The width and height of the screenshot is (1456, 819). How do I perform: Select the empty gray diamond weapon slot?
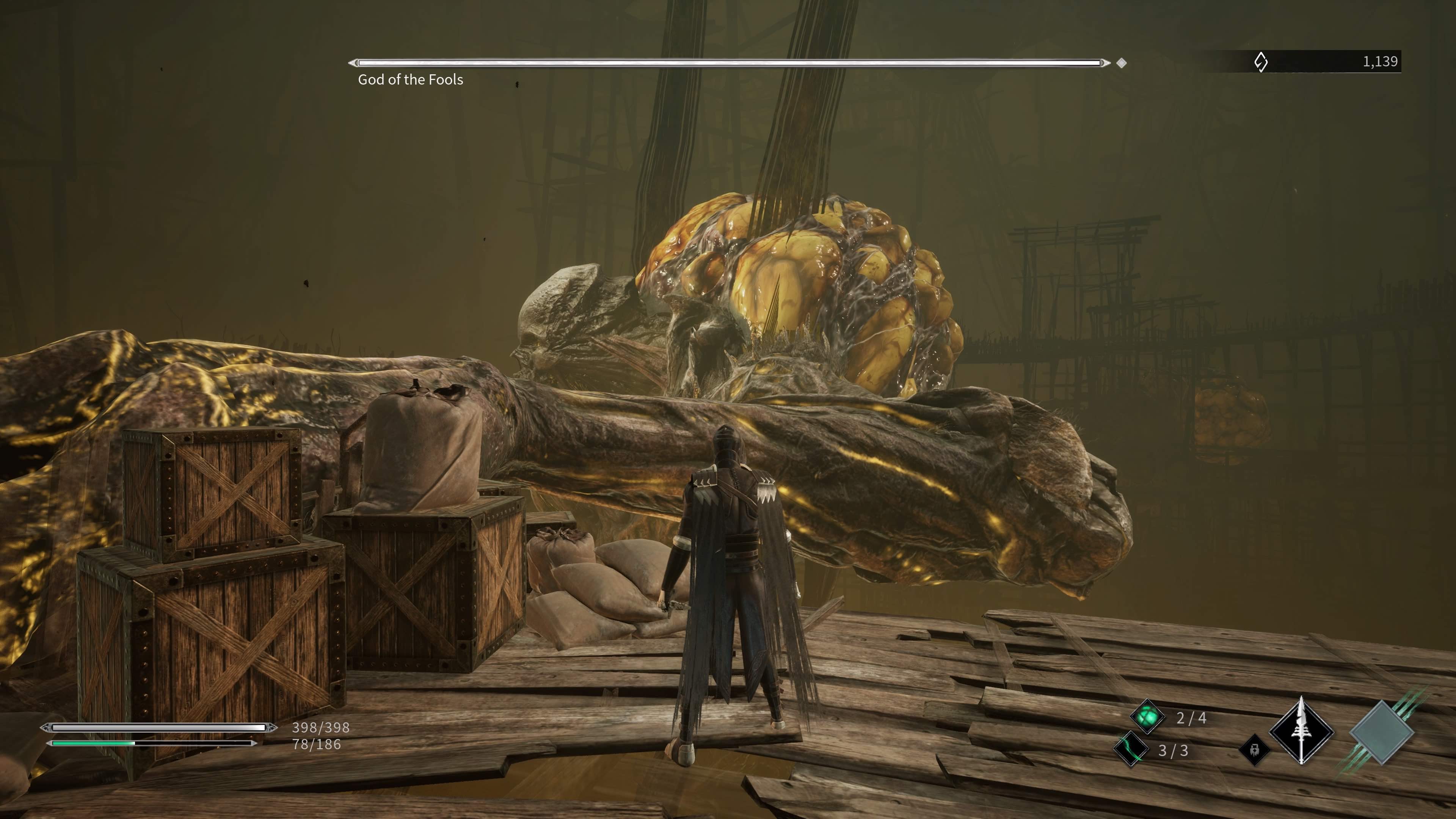click(1381, 733)
